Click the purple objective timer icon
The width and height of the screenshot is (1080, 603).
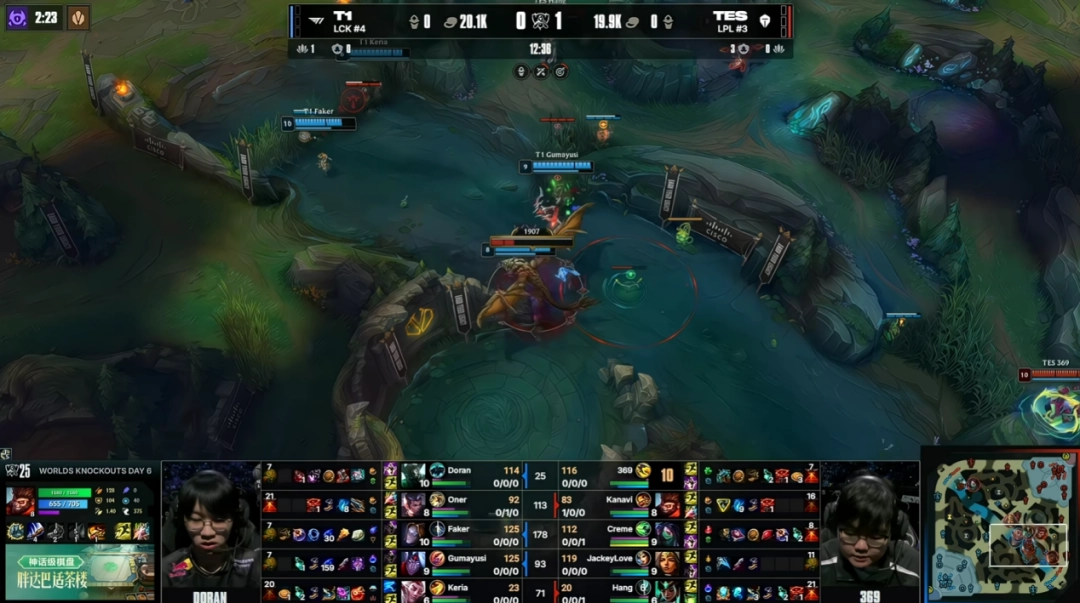[17, 17]
